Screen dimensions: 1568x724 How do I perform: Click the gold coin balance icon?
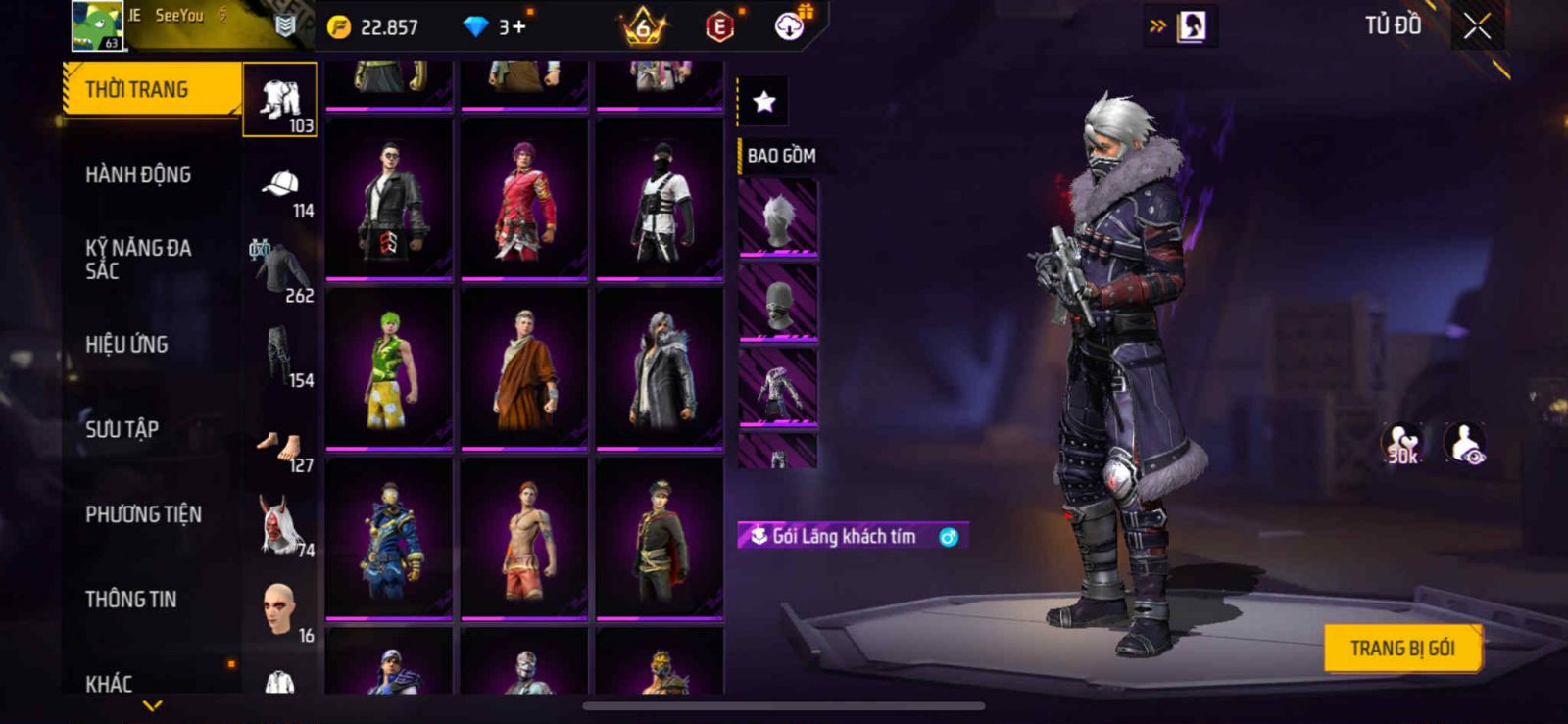coord(339,27)
